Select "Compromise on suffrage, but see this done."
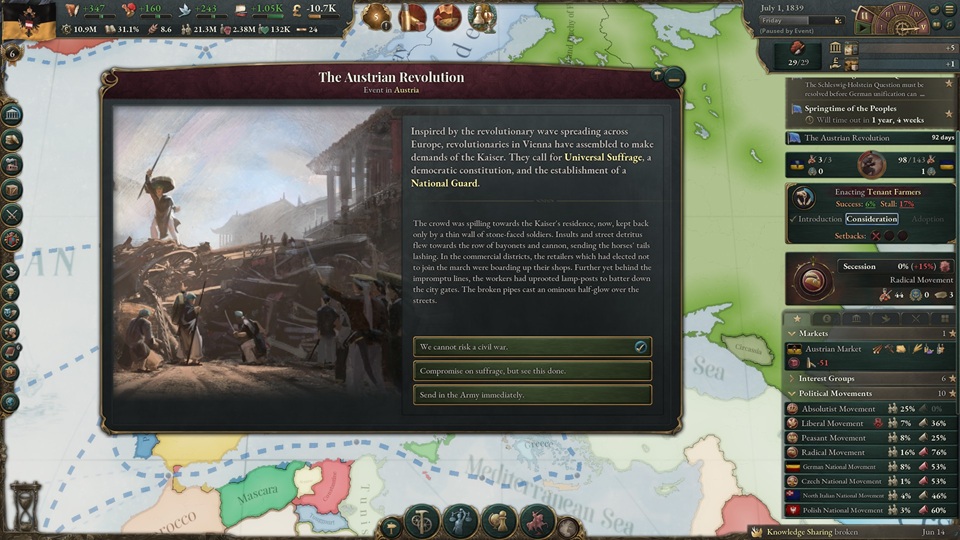Viewport: 960px width, 540px height. 532,371
